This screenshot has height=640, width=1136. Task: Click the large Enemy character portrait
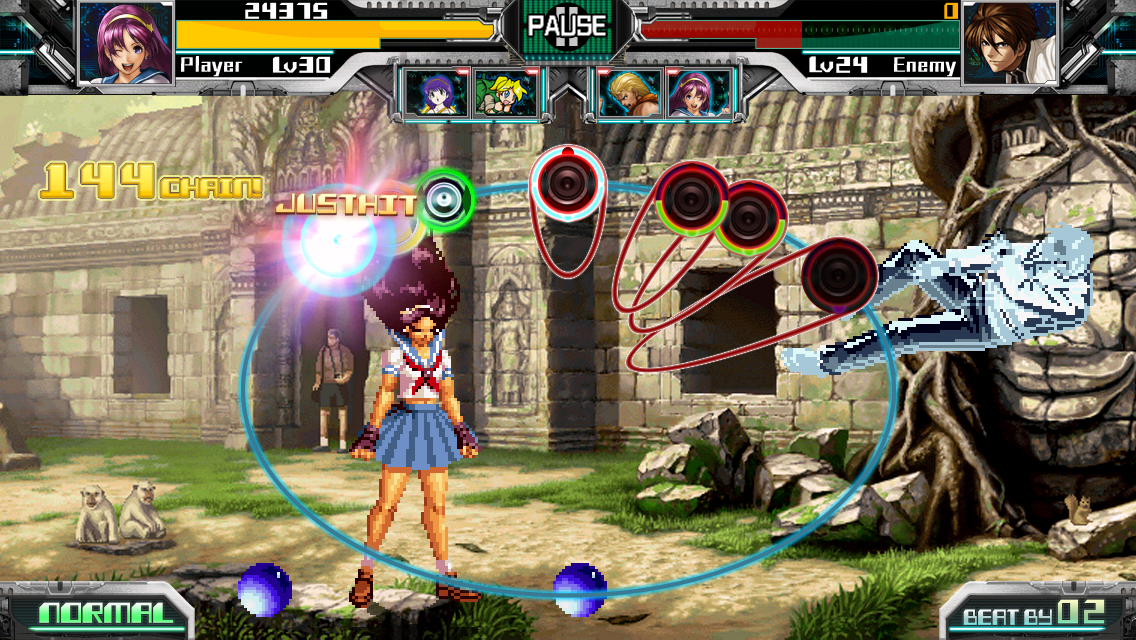pos(1010,43)
